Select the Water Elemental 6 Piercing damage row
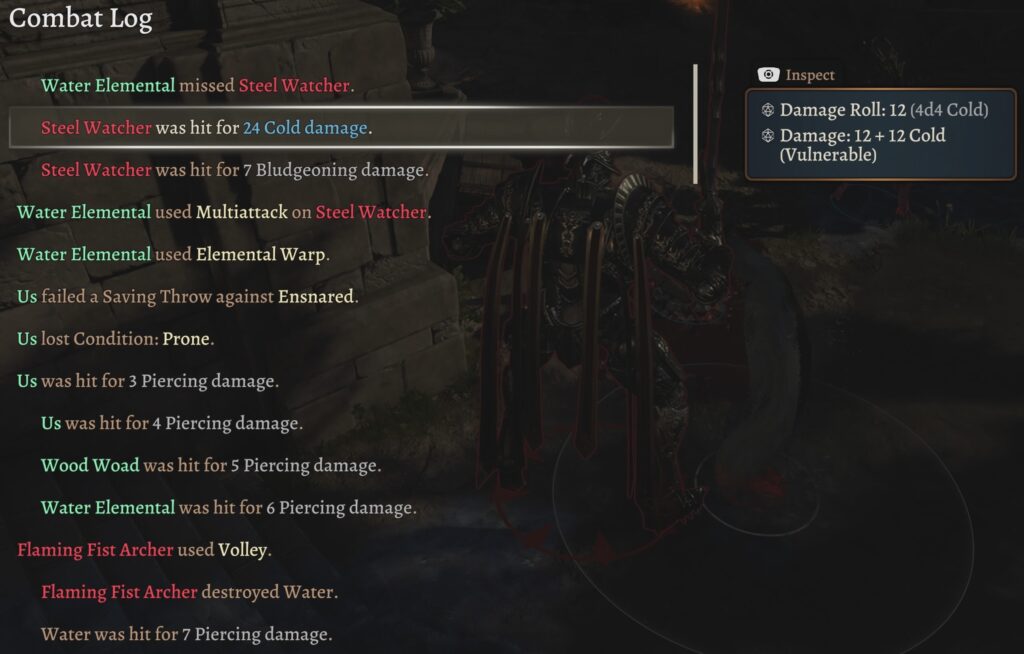 tap(228, 508)
